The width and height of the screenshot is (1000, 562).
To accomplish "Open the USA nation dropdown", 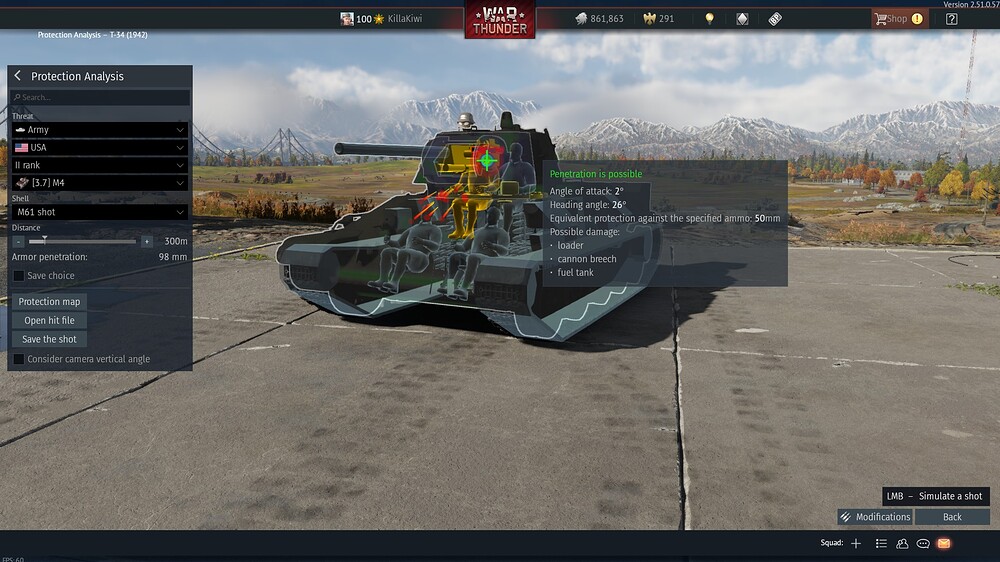I will tap(99, 148).
